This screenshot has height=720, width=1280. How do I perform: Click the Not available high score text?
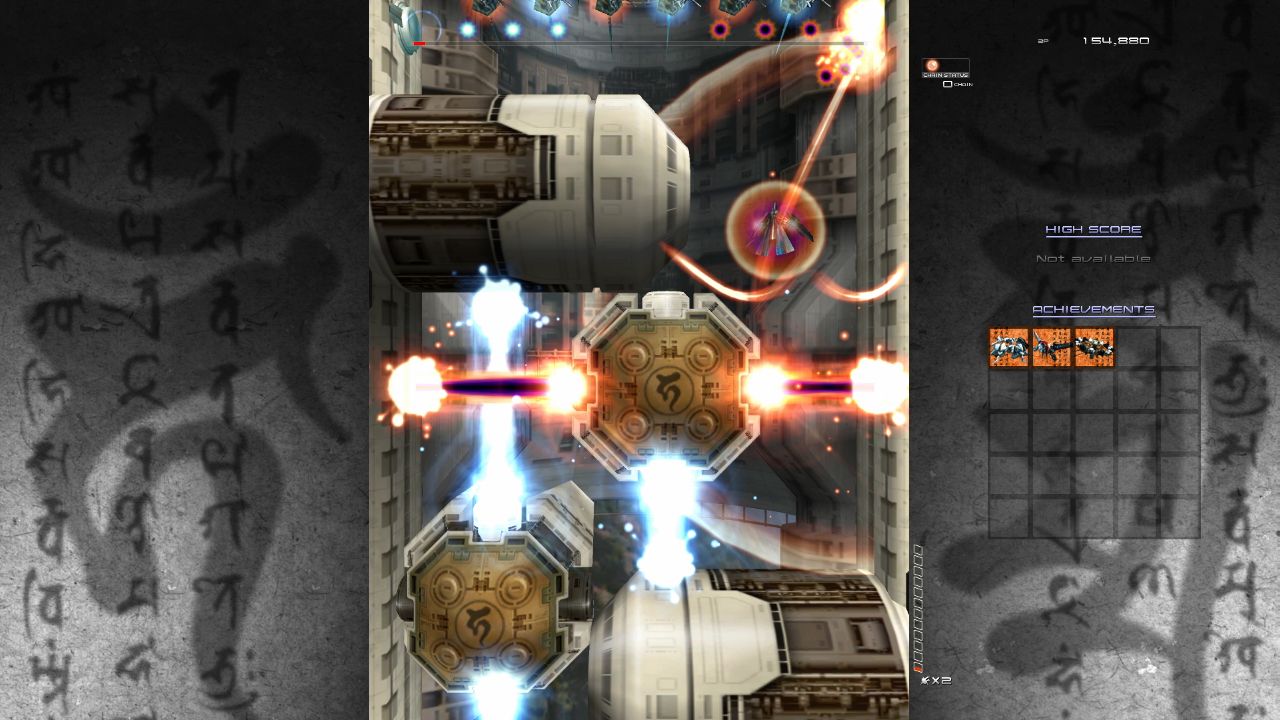pos(1092,257)
